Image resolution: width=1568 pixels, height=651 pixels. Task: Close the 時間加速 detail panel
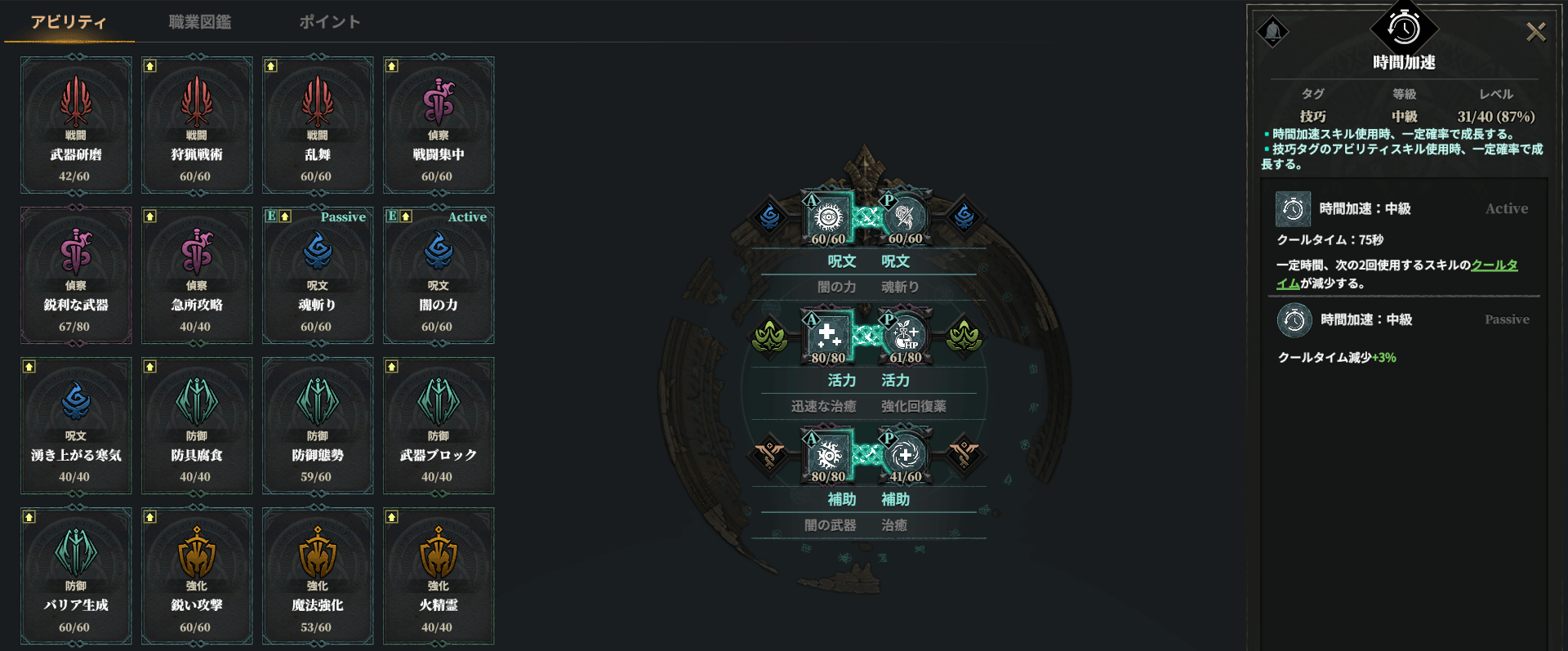pyautogui.click(x=1535, y=32)
